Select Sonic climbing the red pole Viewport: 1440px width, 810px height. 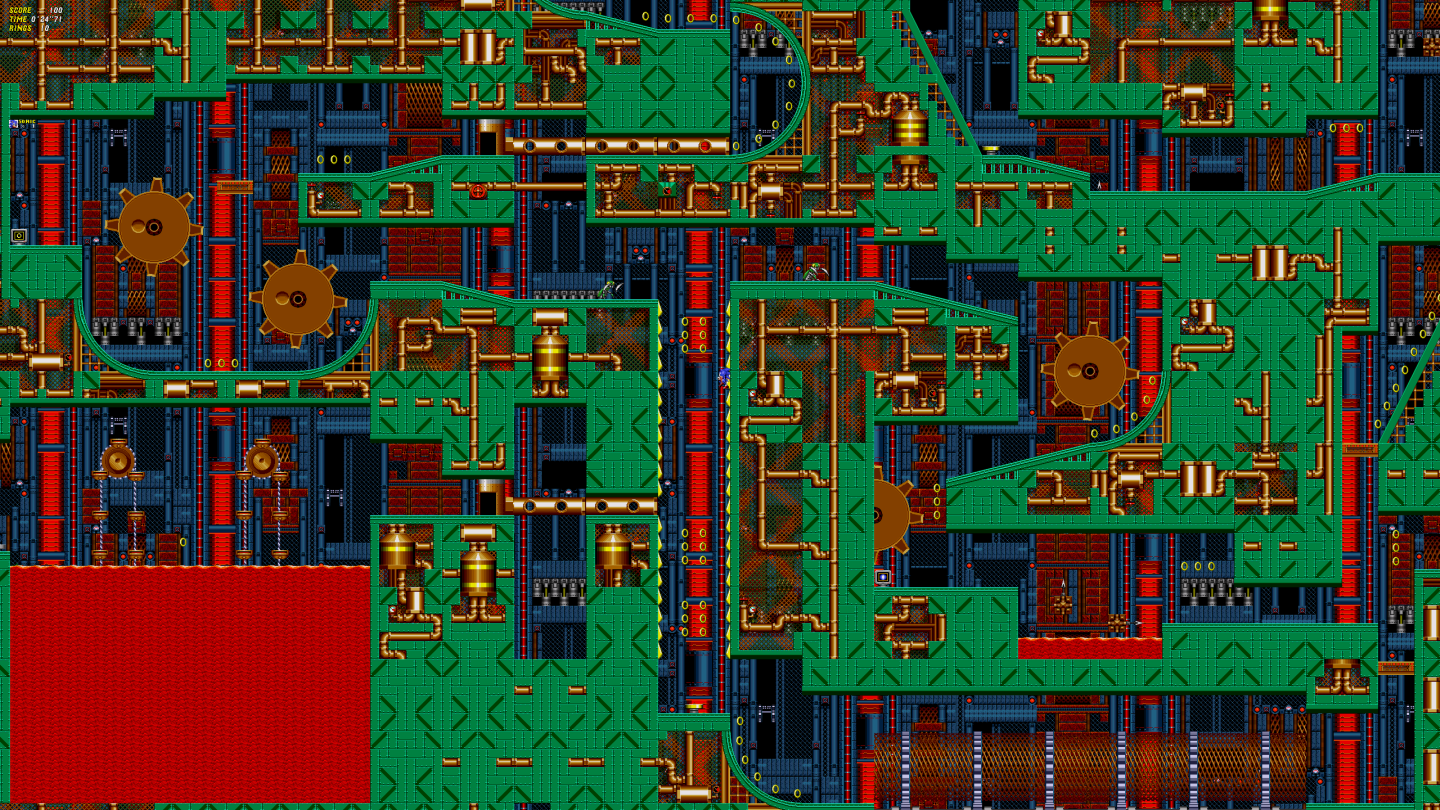[724, 376]
